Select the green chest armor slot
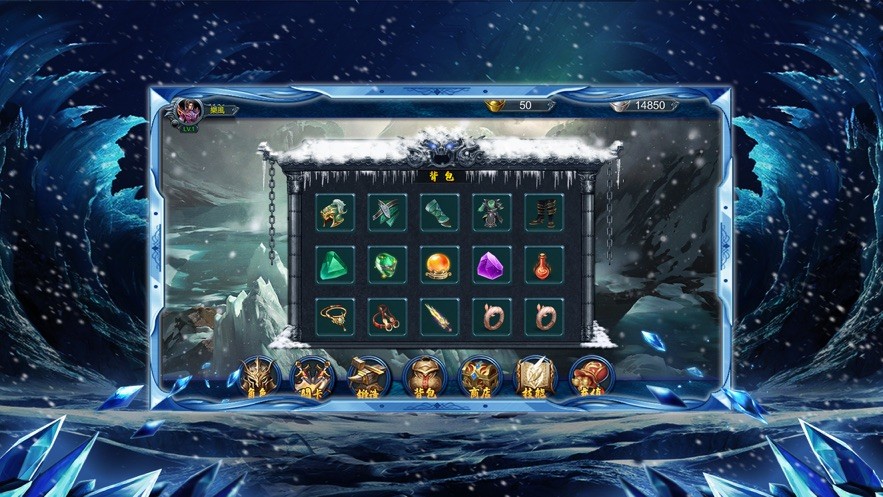Screen dimensions: 883x497 pyautogui.click(x=492, y=212)
